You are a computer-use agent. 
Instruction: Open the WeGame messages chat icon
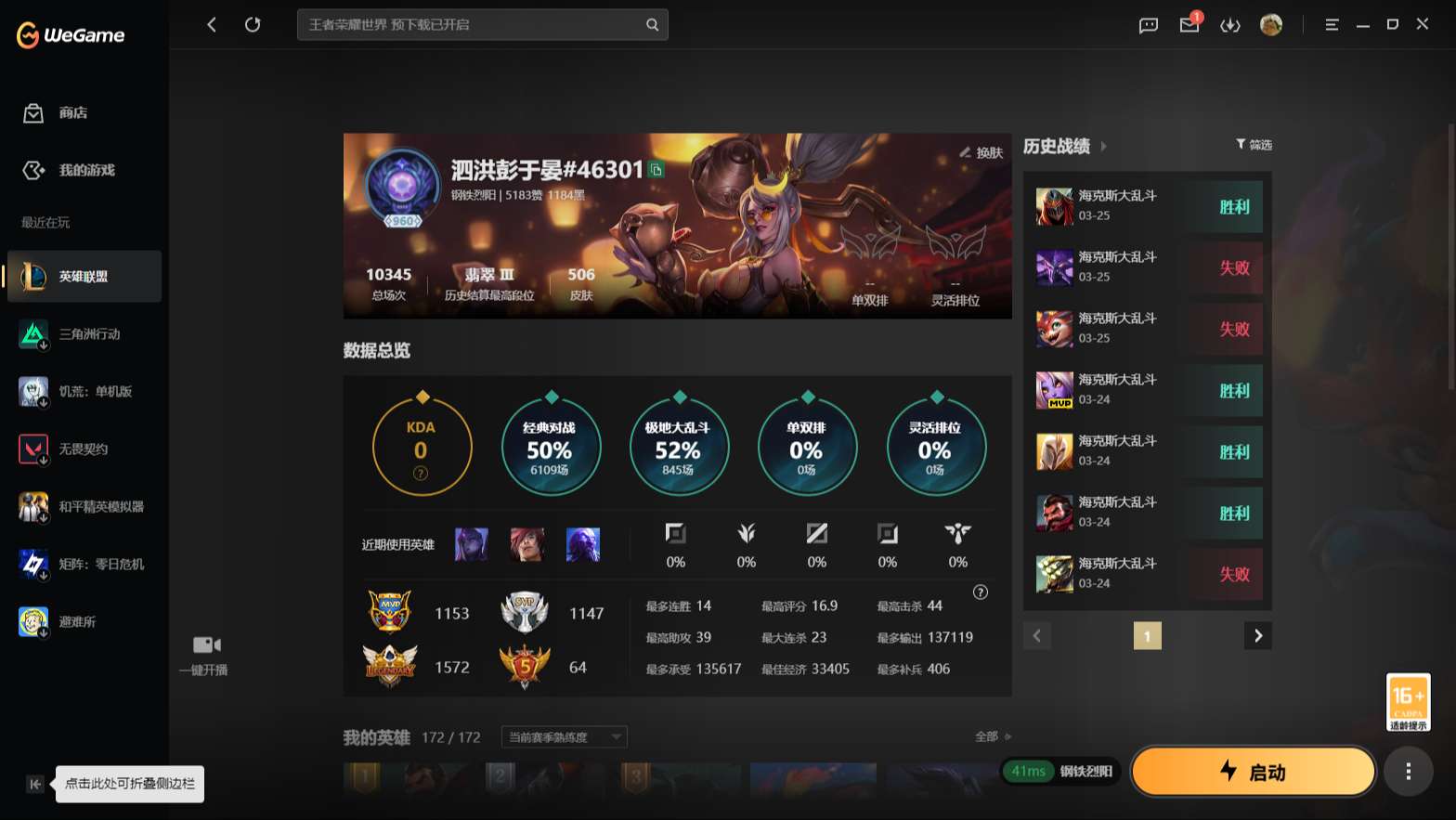[x=1148, y=25]
